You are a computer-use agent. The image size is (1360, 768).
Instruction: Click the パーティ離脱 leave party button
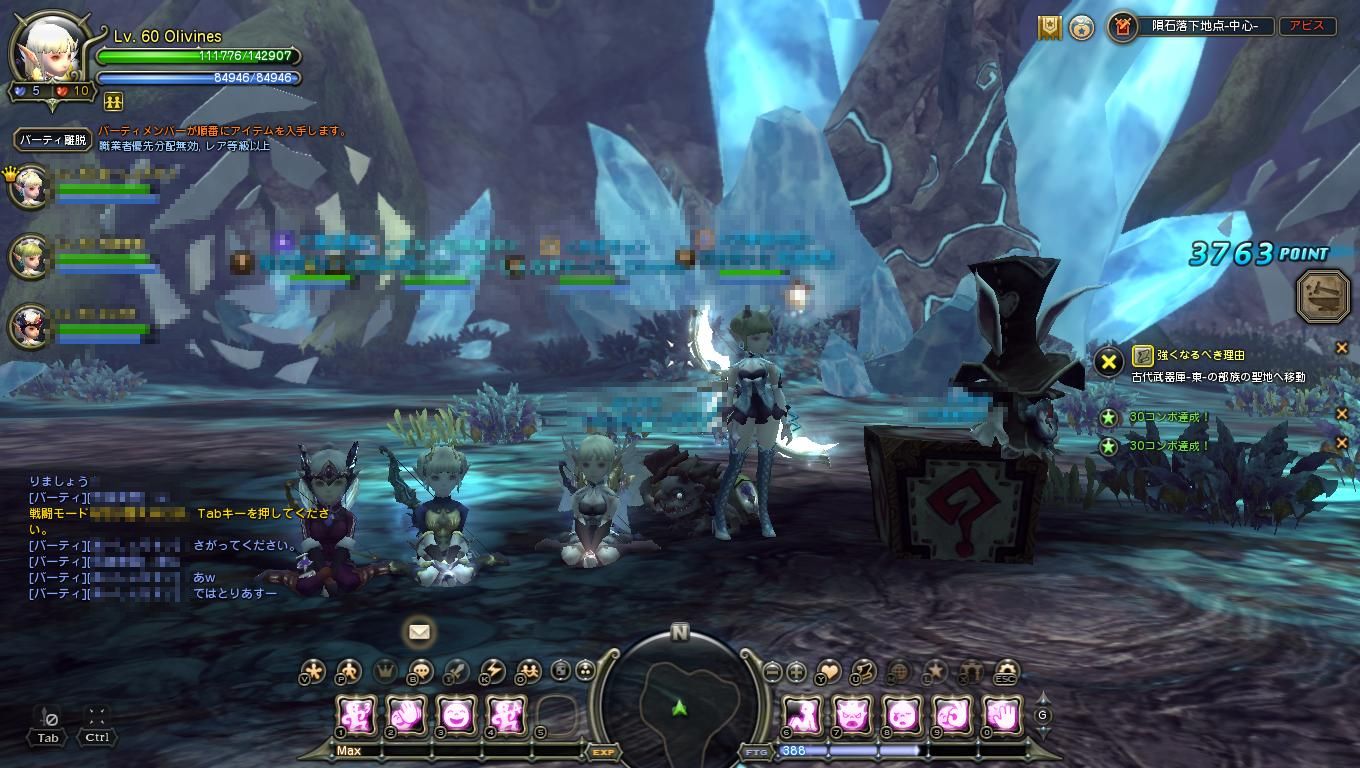point(53,140)
